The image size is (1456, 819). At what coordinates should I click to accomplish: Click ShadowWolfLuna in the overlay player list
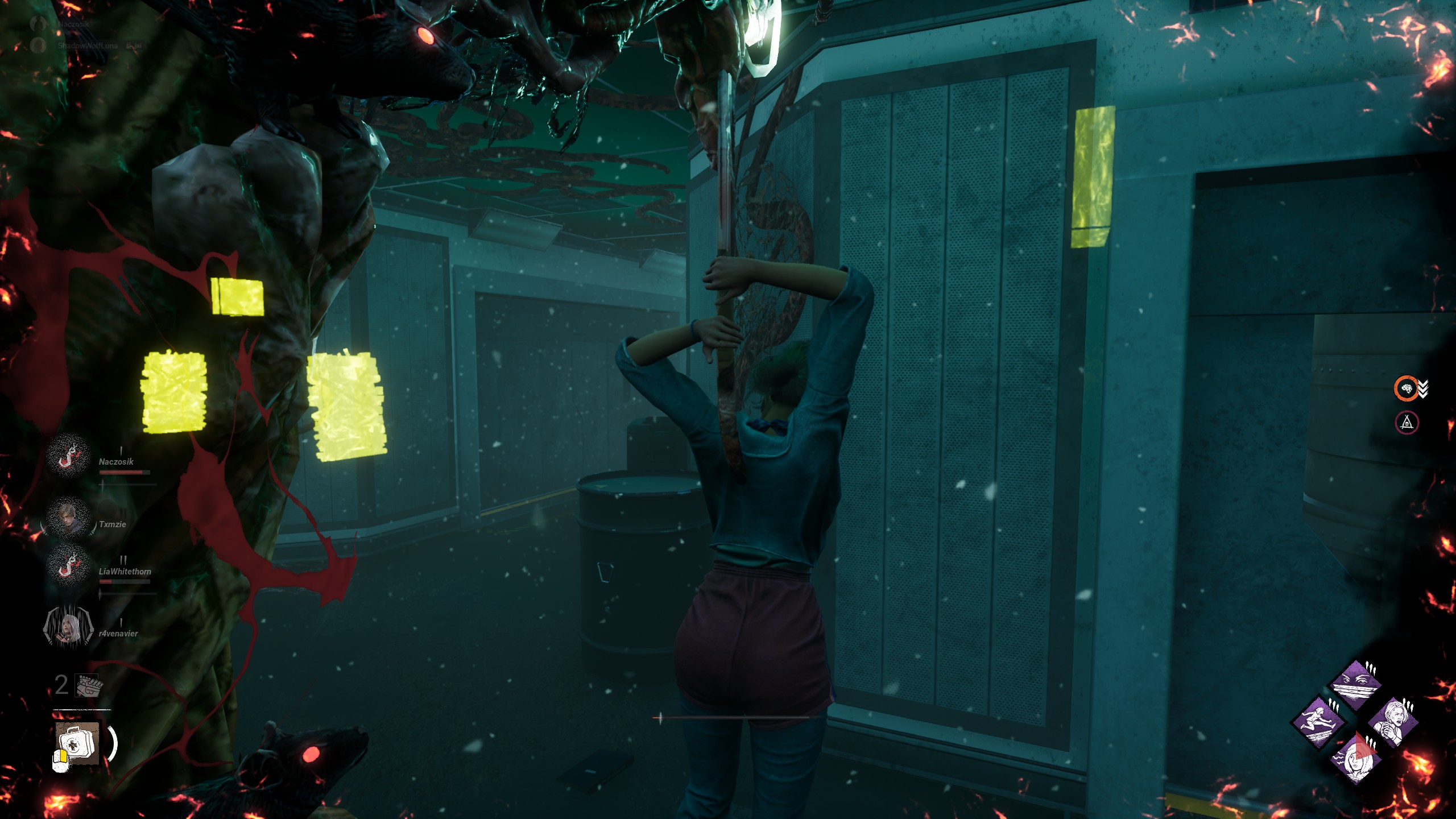point(88,45)
